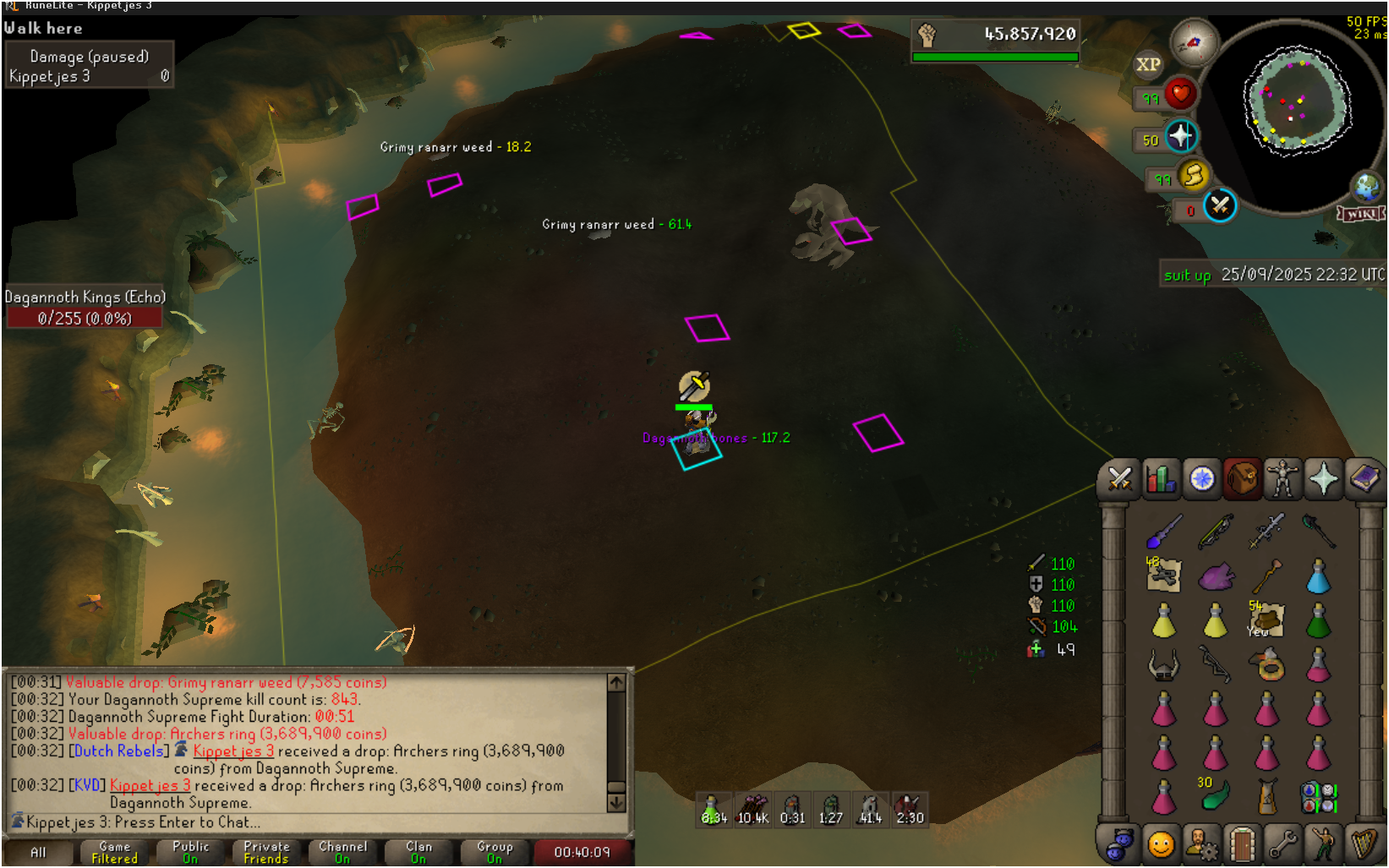This screenshot has width=1389, height=868.
Task: Click the horned helmet in inventory
Action: pos(1163,666)
